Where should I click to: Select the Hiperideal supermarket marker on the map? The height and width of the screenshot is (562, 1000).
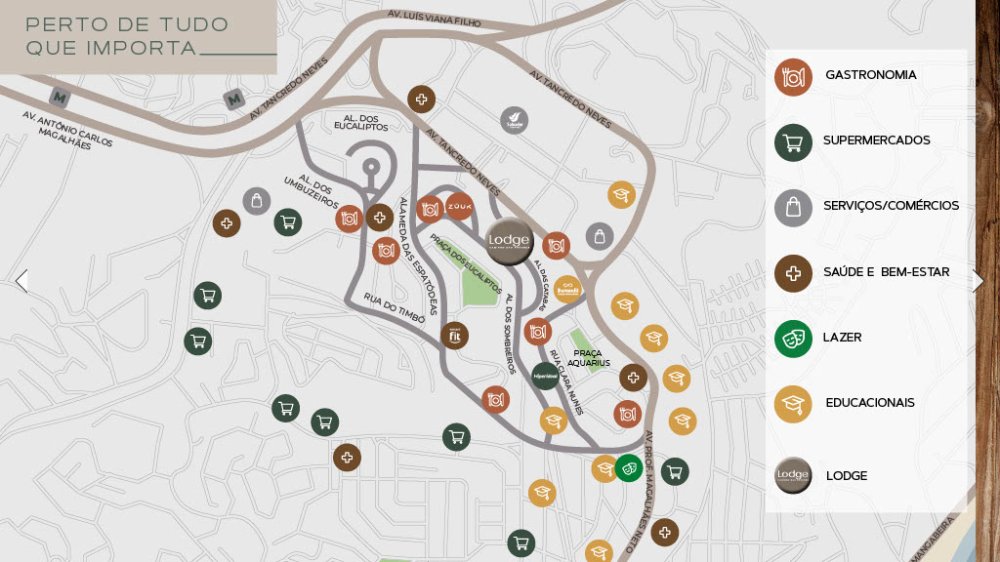click(545, 376)
